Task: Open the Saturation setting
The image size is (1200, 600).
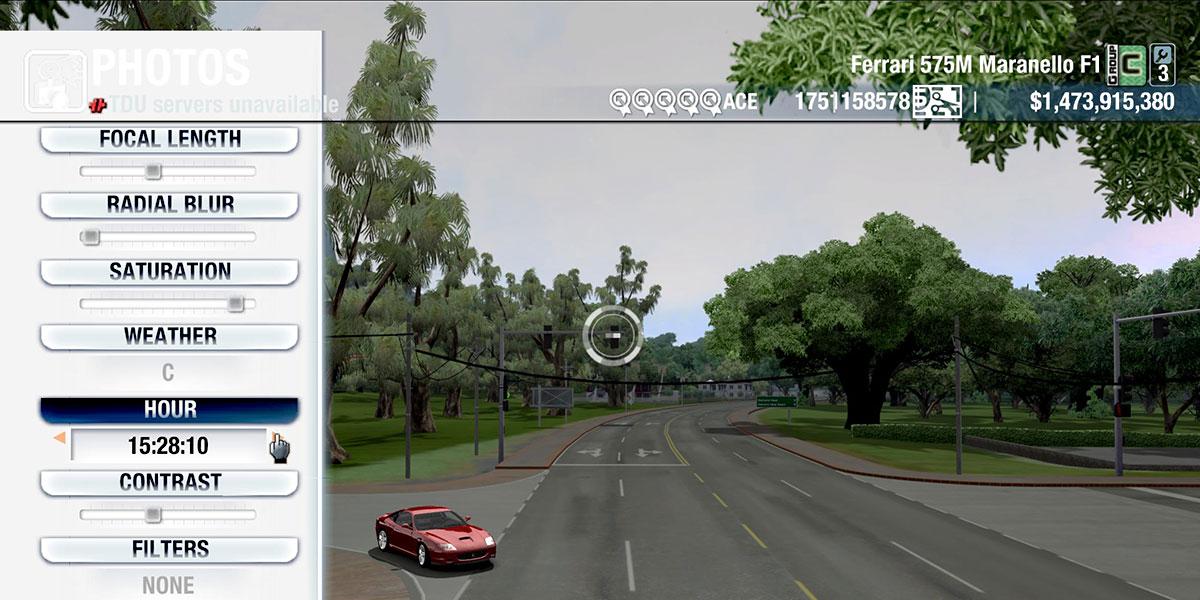Action: pos(169,271)
